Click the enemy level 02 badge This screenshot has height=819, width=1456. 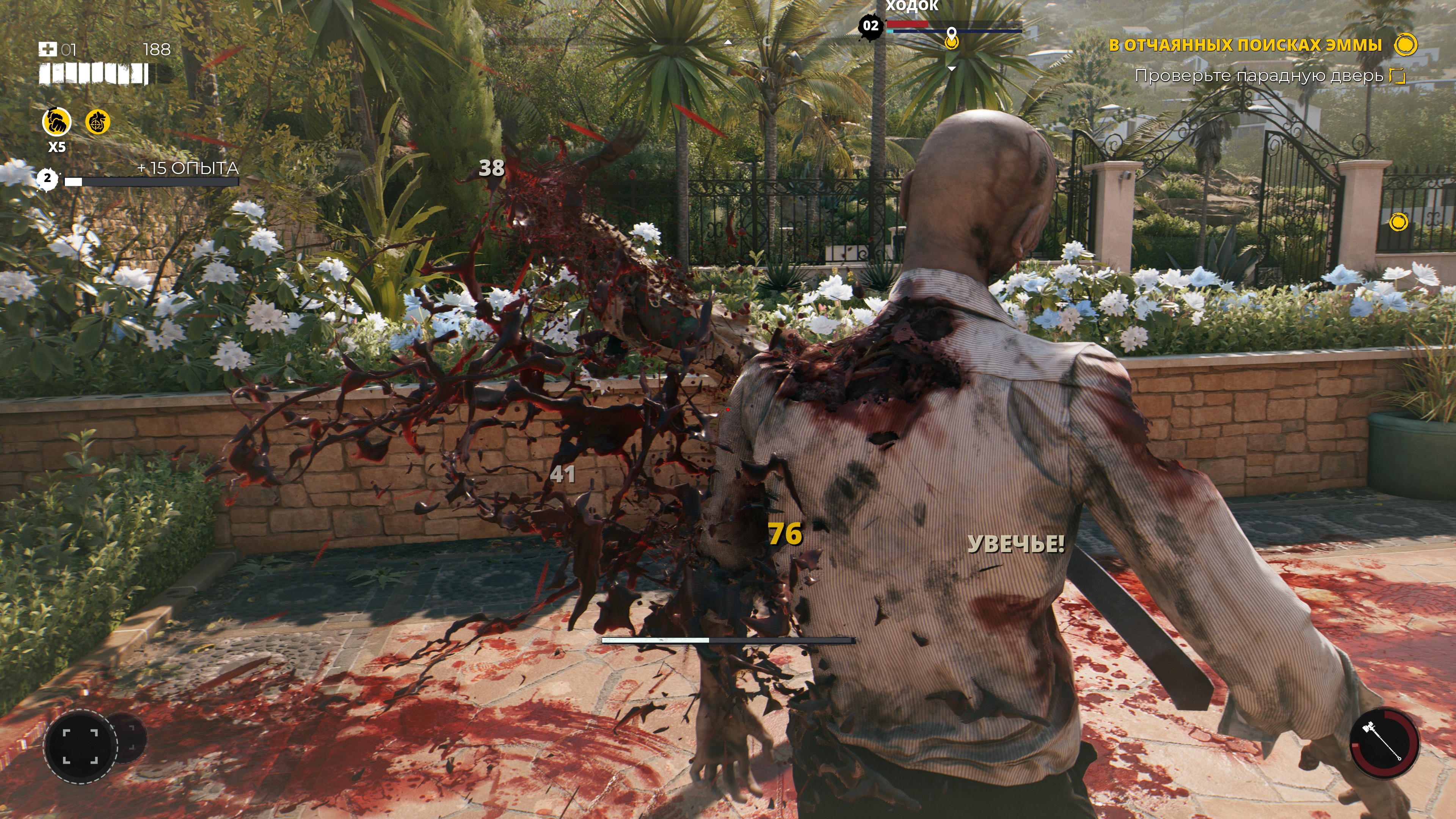(x=871, y=26)
